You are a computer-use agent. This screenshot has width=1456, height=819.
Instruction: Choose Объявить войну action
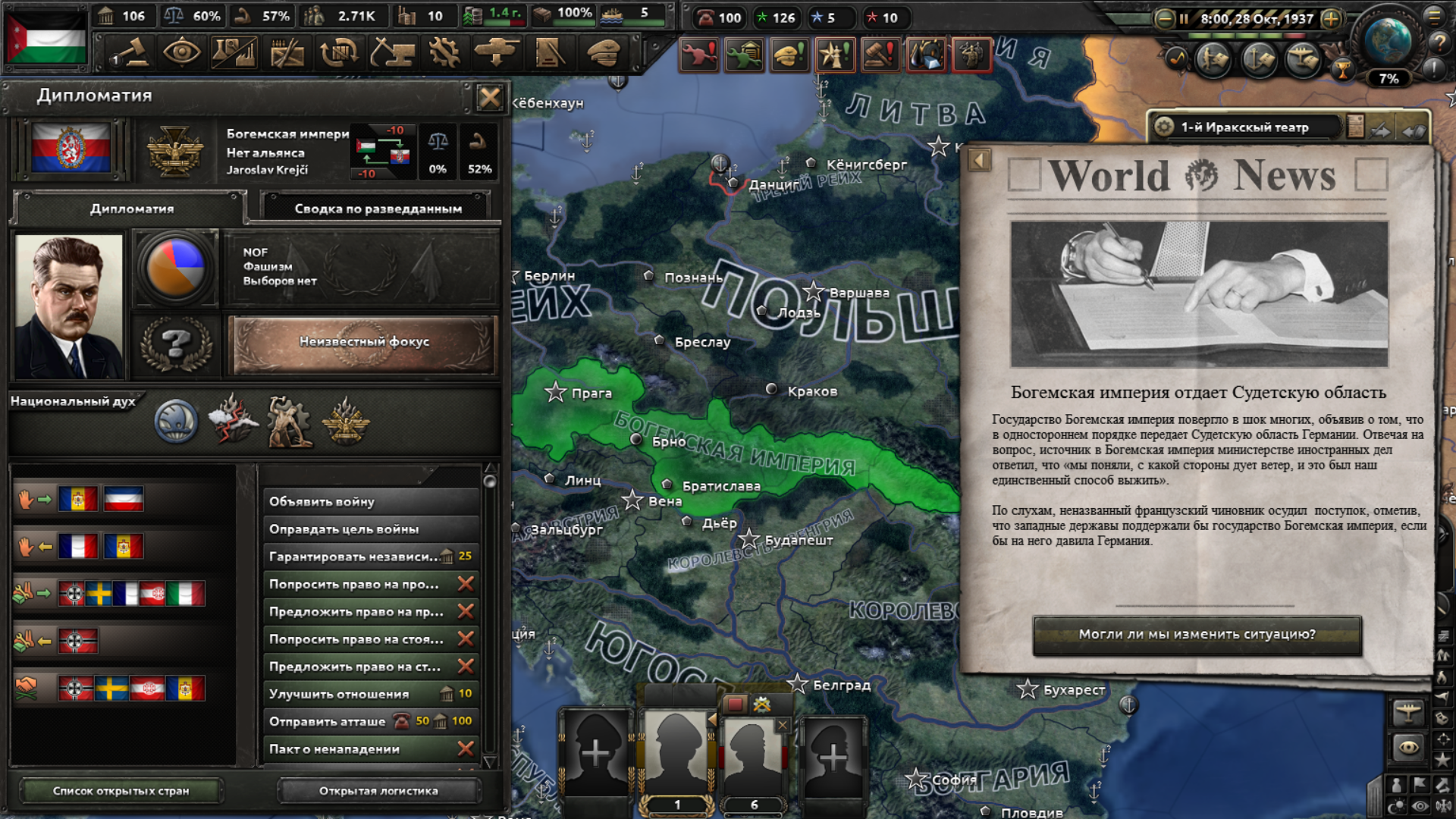pyautogui.click(x=371, y=501)
